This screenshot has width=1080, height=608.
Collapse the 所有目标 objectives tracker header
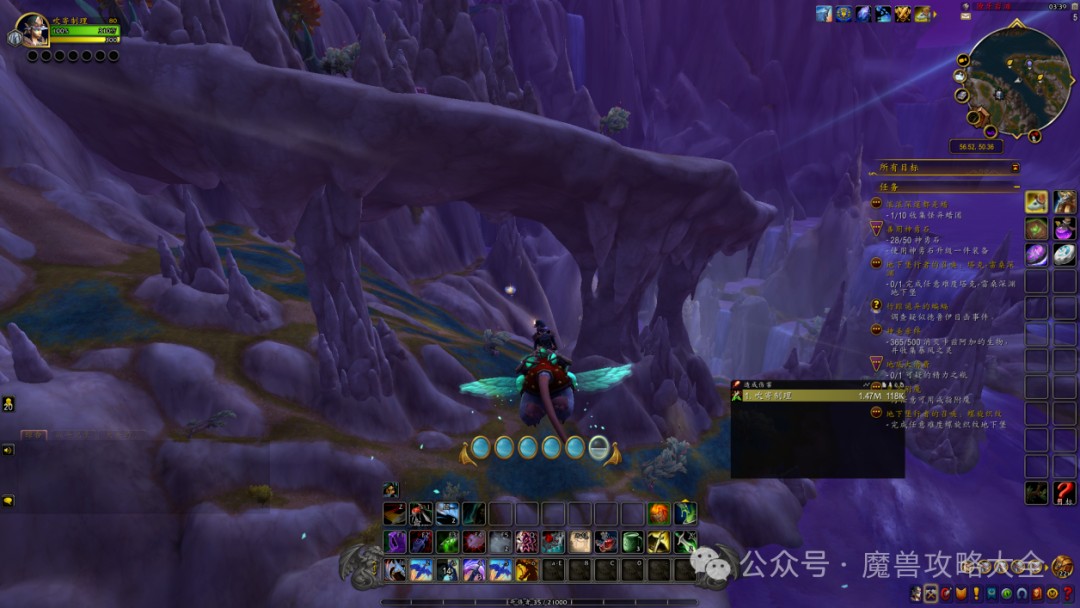1015,168
